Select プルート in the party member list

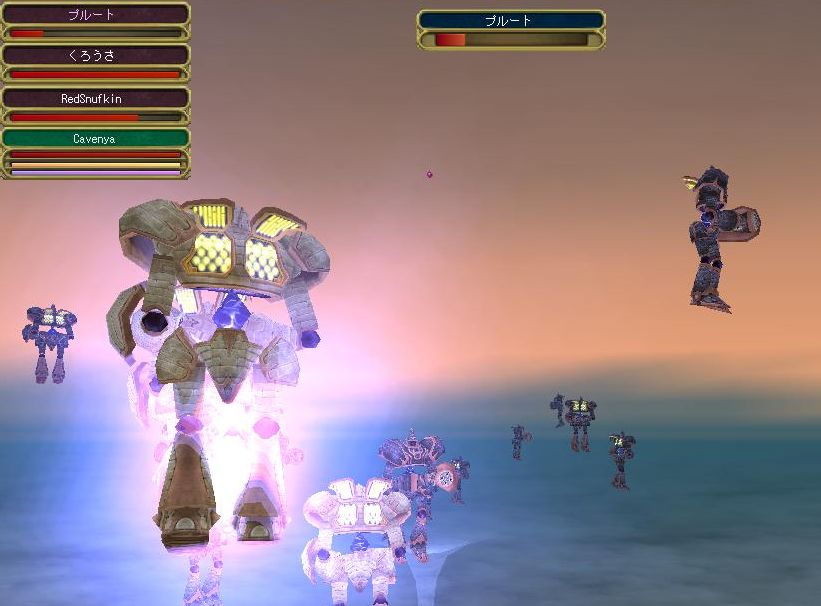(95, 15)
